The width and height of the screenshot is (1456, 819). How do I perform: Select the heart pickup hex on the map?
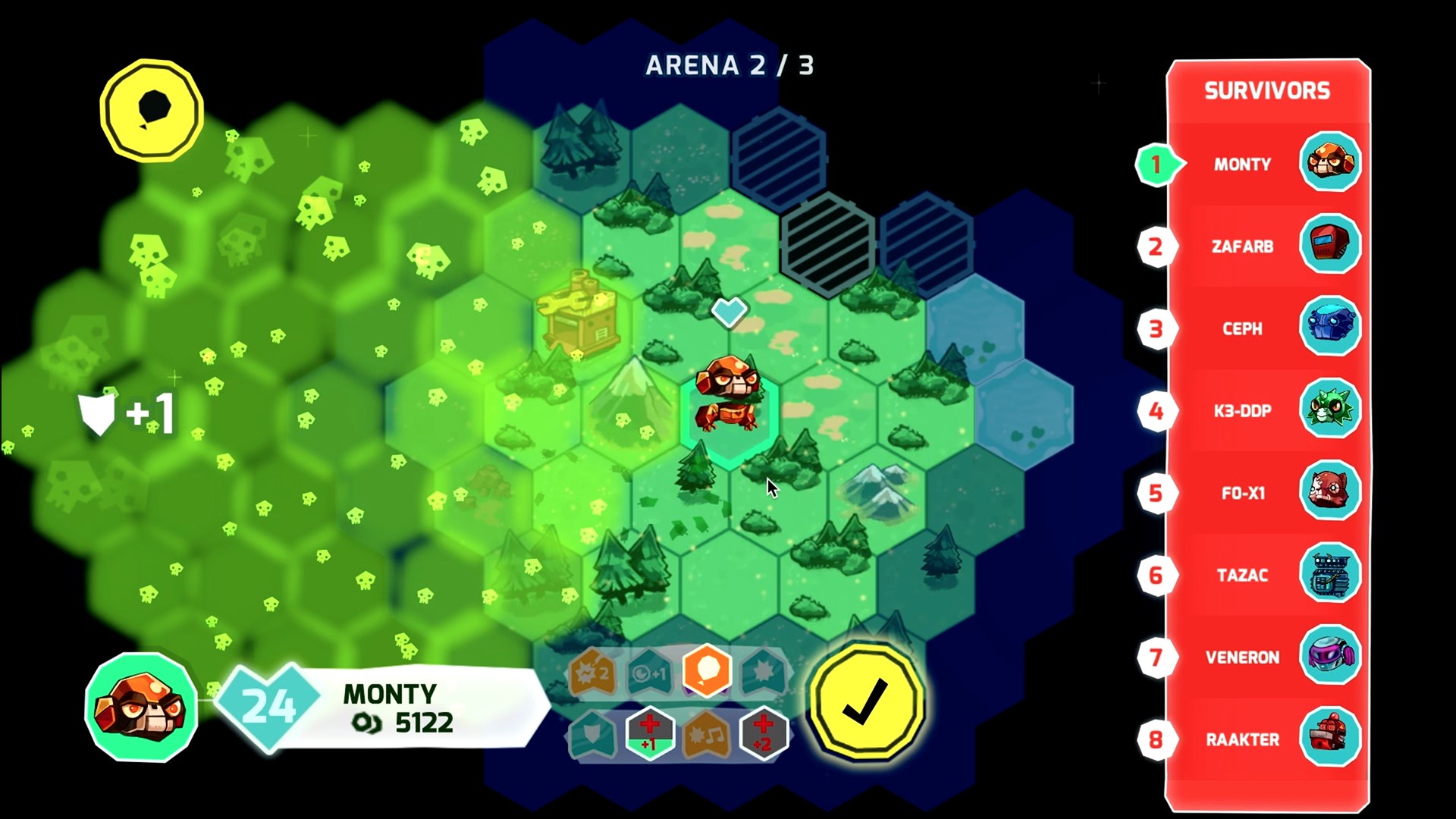click(729, 311)
